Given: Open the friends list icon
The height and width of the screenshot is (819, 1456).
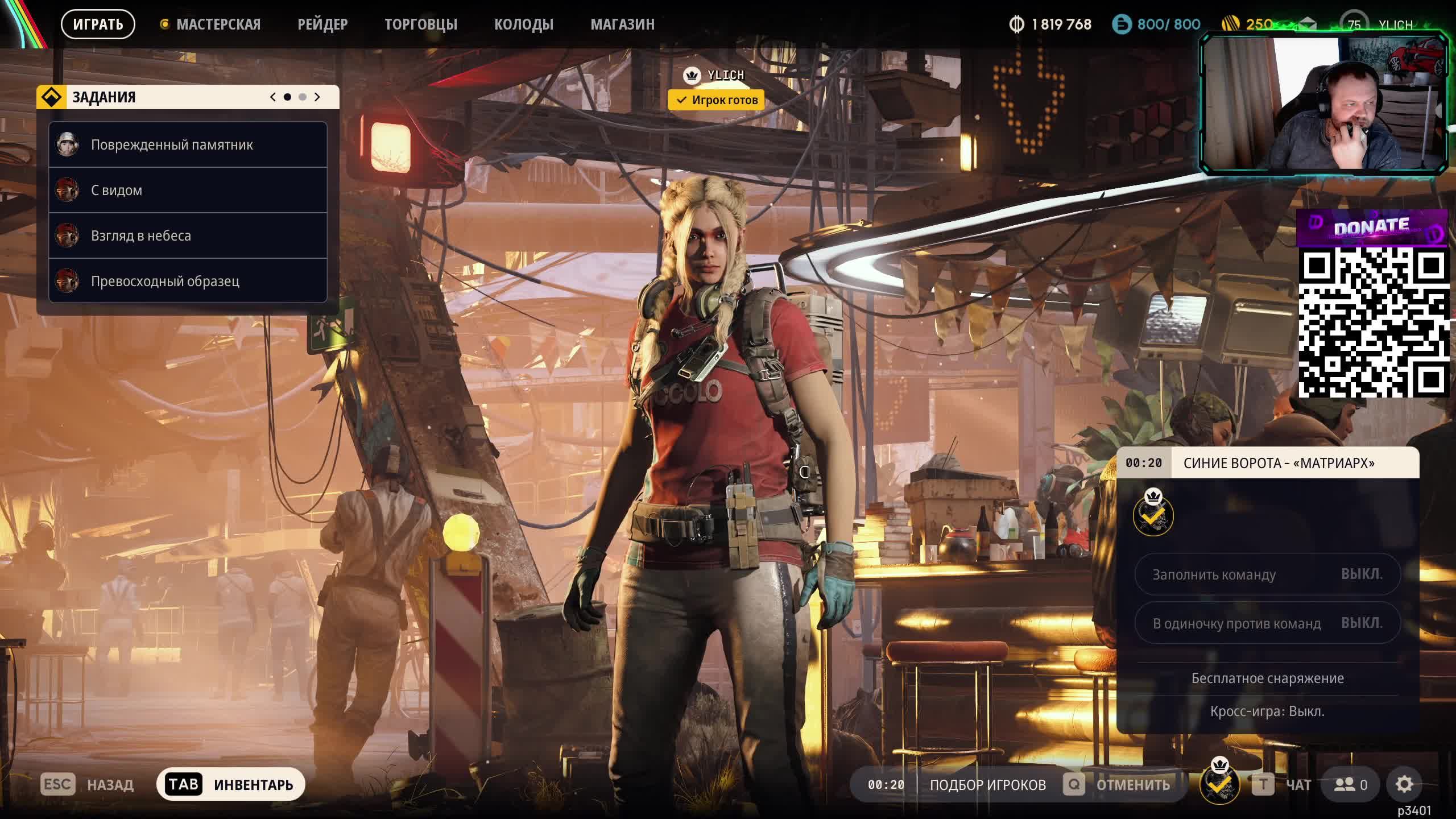Looking at the screenshot, I should (1351, 785).
